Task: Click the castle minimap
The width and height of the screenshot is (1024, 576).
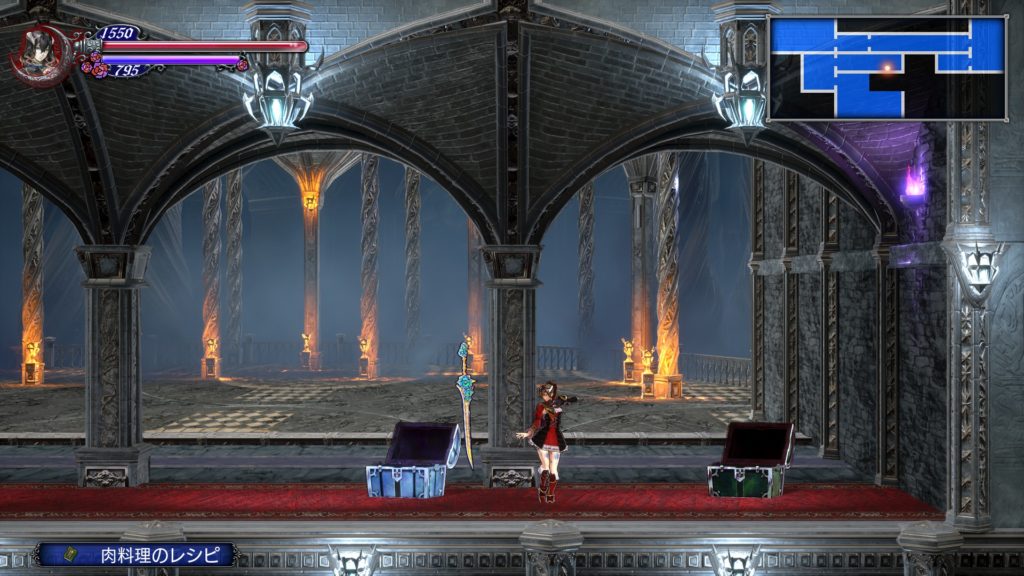Action: point(886,68)
